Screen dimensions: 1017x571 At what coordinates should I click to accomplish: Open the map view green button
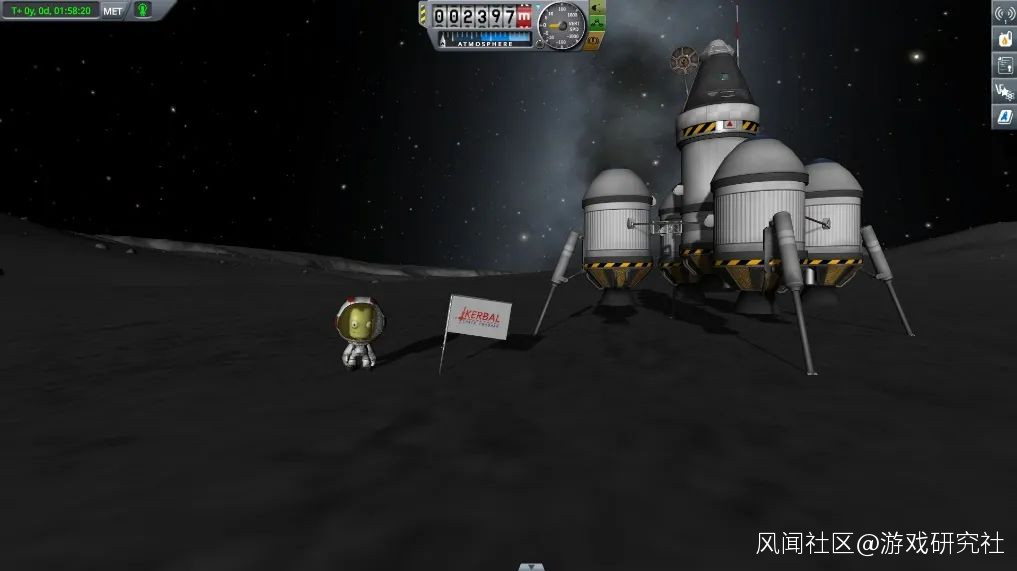click(x=597, y=24)
